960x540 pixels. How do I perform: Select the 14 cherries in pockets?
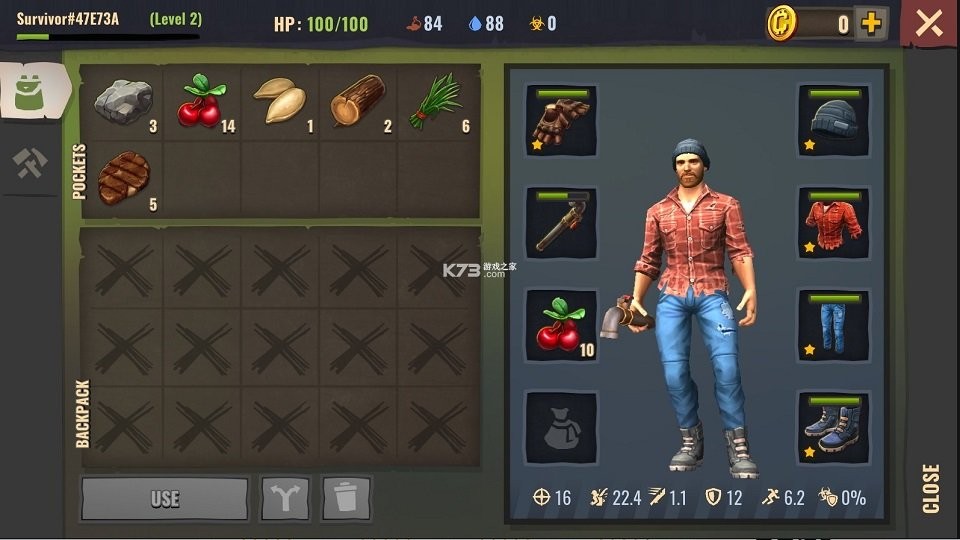[x=203, y=103]
